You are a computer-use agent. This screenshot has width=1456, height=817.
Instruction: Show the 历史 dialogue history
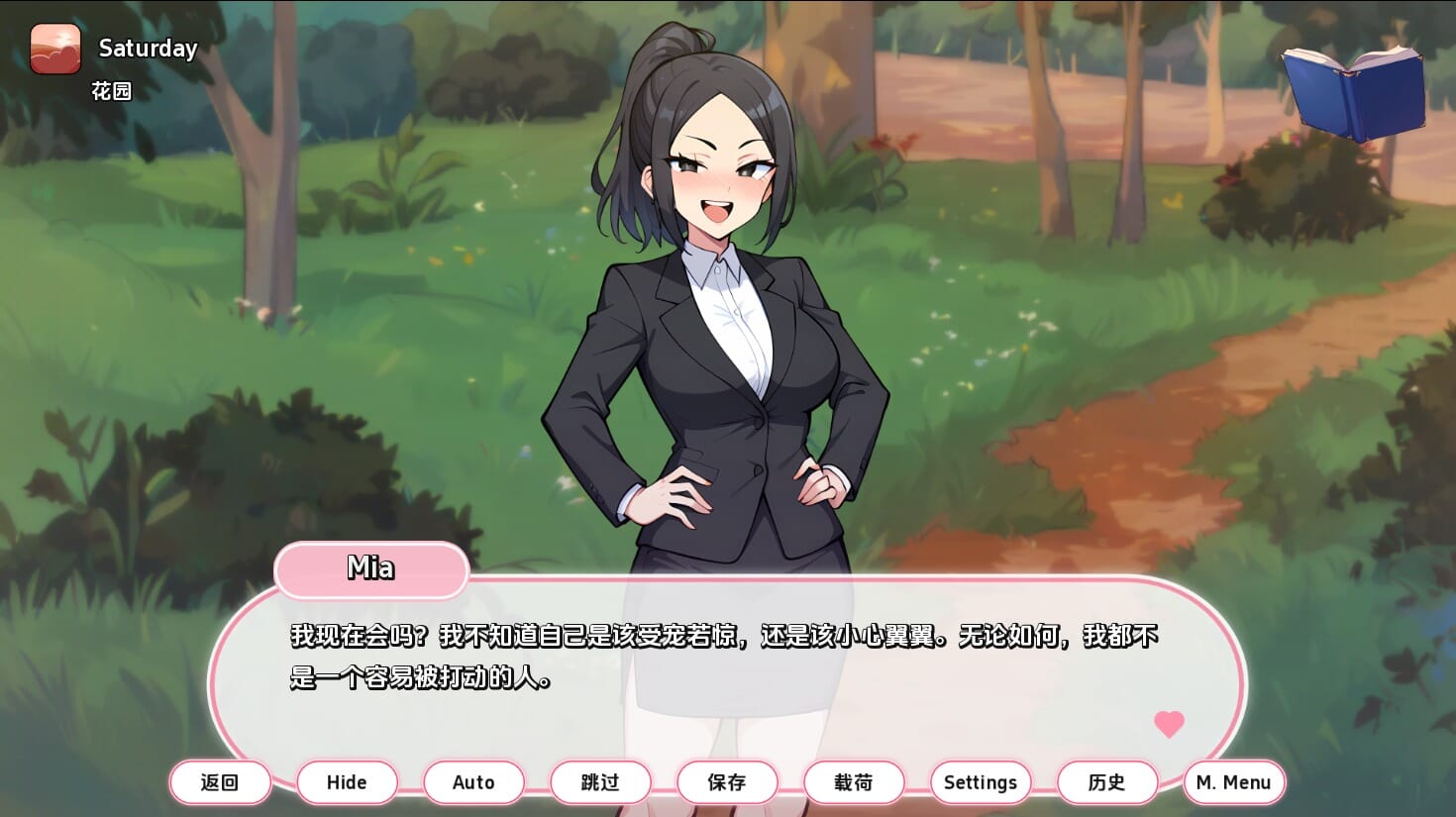coord(1107,782)
